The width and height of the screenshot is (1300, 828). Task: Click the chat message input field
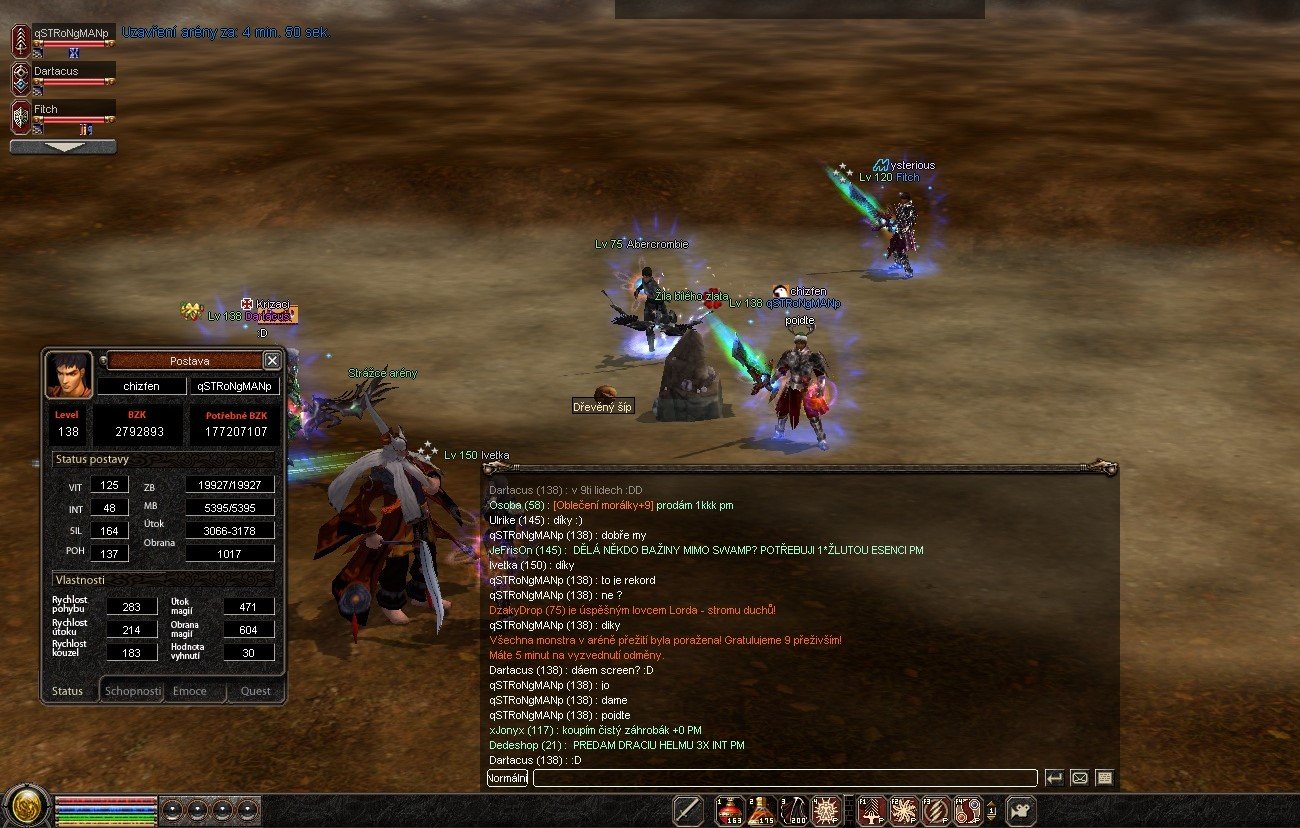(x=784, y=777)
